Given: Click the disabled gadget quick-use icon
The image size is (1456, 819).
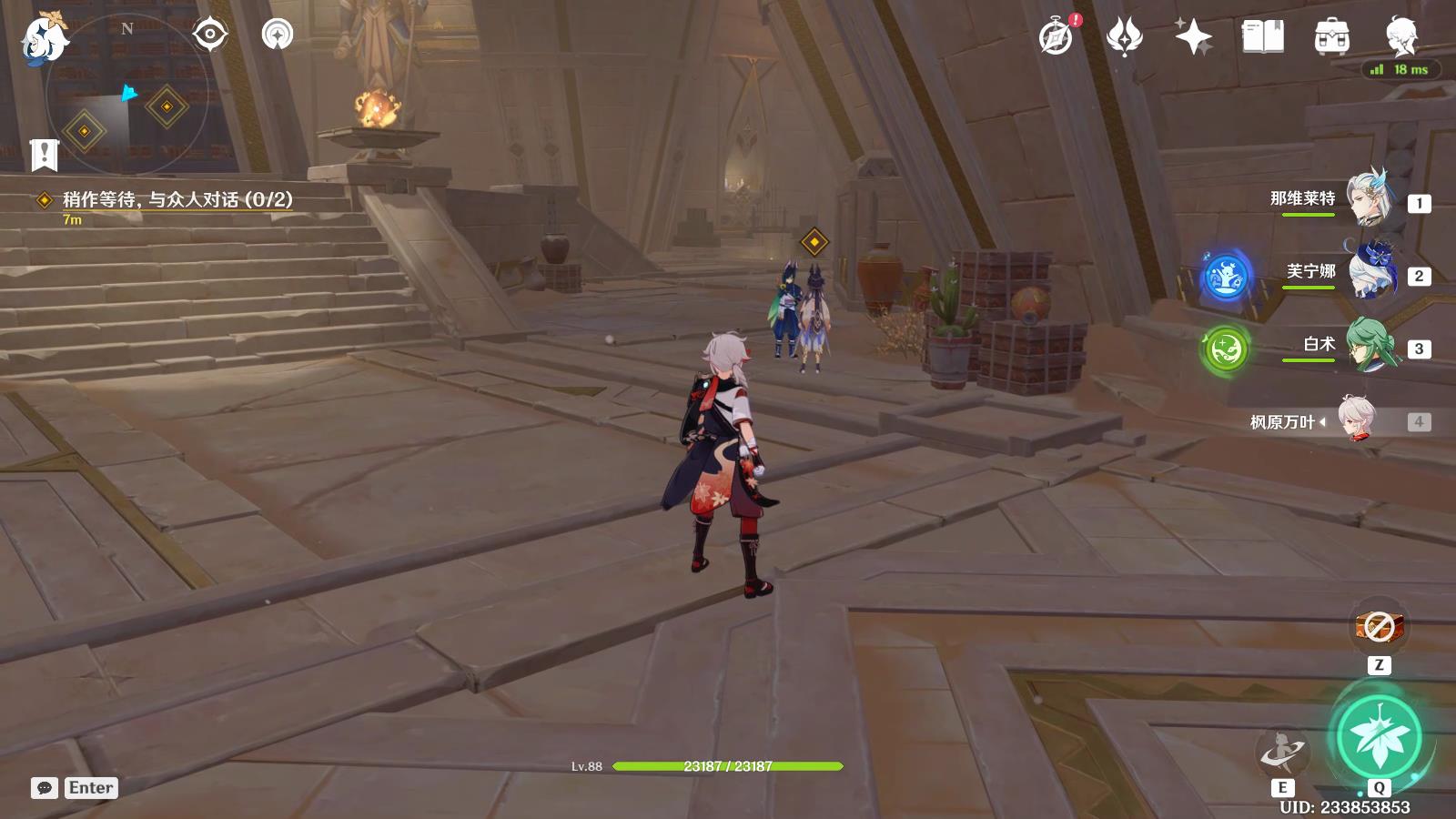Looking at the screenshot, I should click(1379, 627).
